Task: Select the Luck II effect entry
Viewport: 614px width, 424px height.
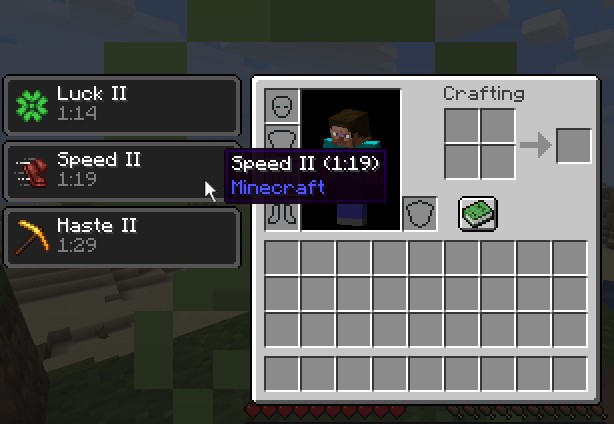Action: click(123, 104)
